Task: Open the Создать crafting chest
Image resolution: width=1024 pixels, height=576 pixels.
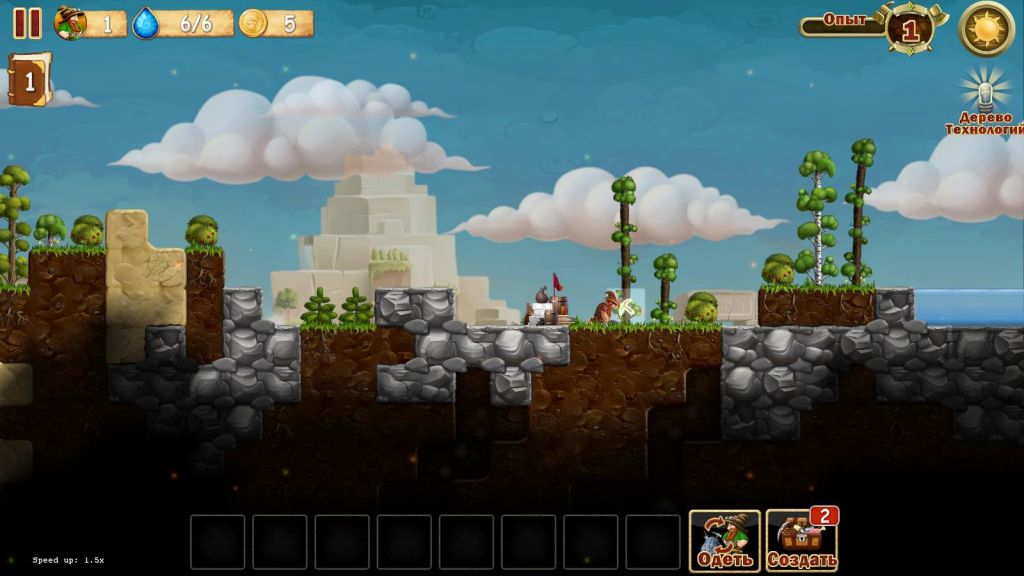Action: click(801, 541)
